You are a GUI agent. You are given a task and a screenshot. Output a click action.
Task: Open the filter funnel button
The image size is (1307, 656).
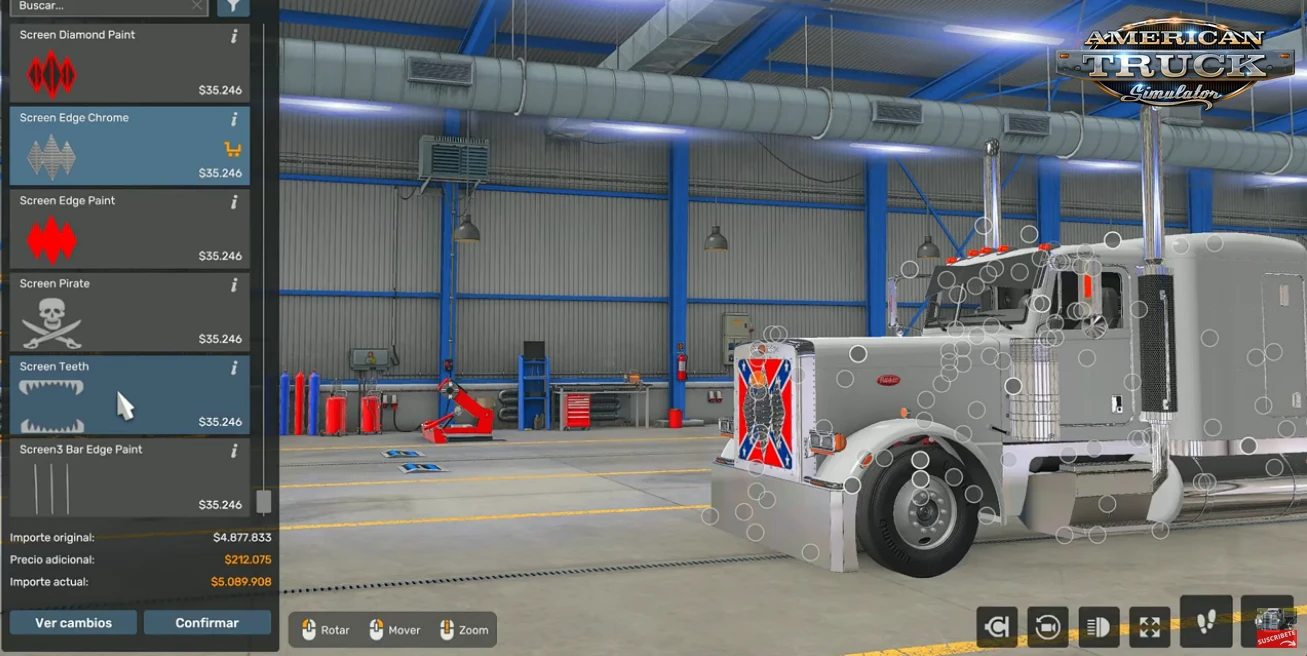coord(233,6)
